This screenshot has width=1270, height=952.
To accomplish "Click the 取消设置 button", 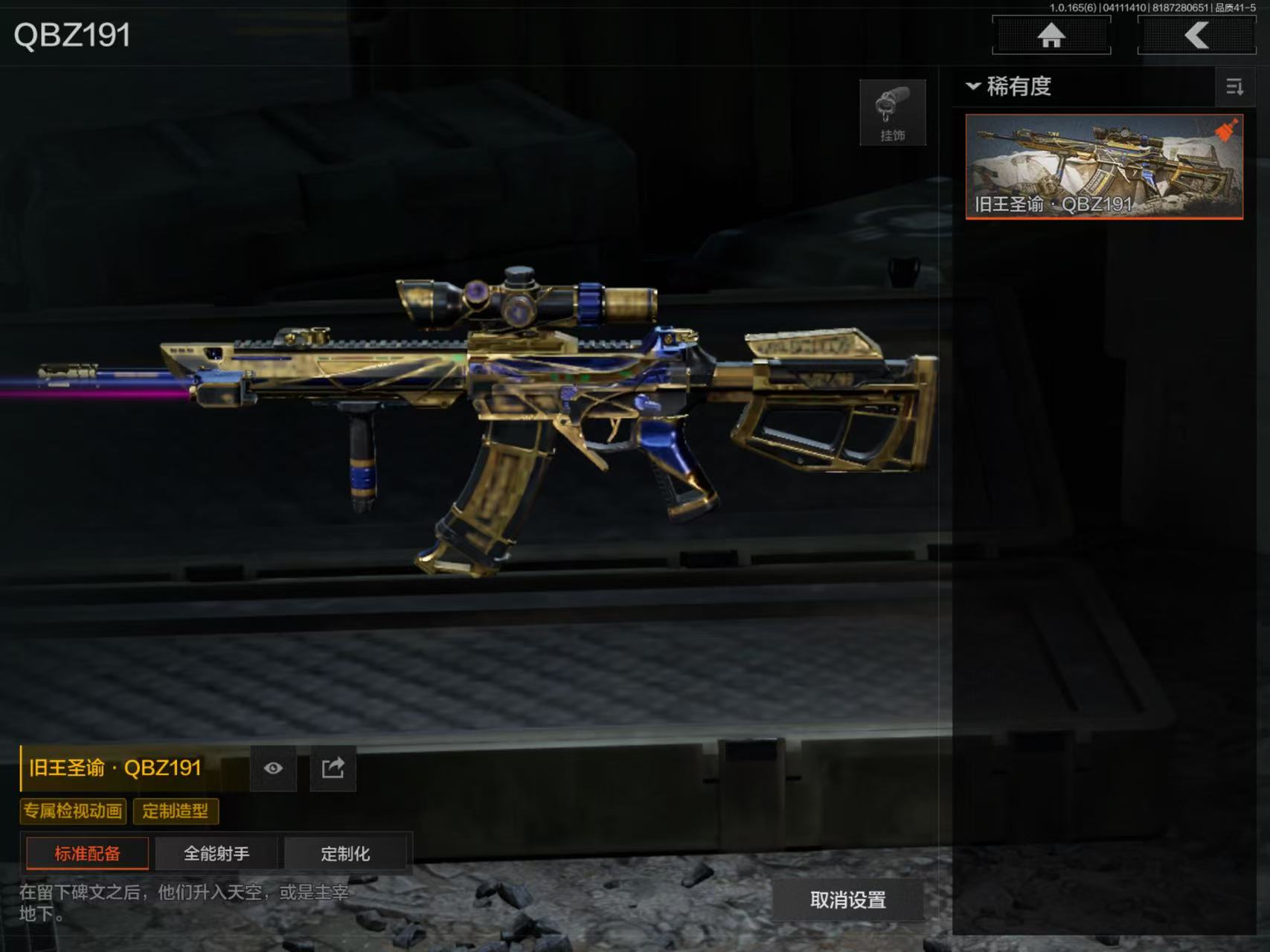I will 847,900.
